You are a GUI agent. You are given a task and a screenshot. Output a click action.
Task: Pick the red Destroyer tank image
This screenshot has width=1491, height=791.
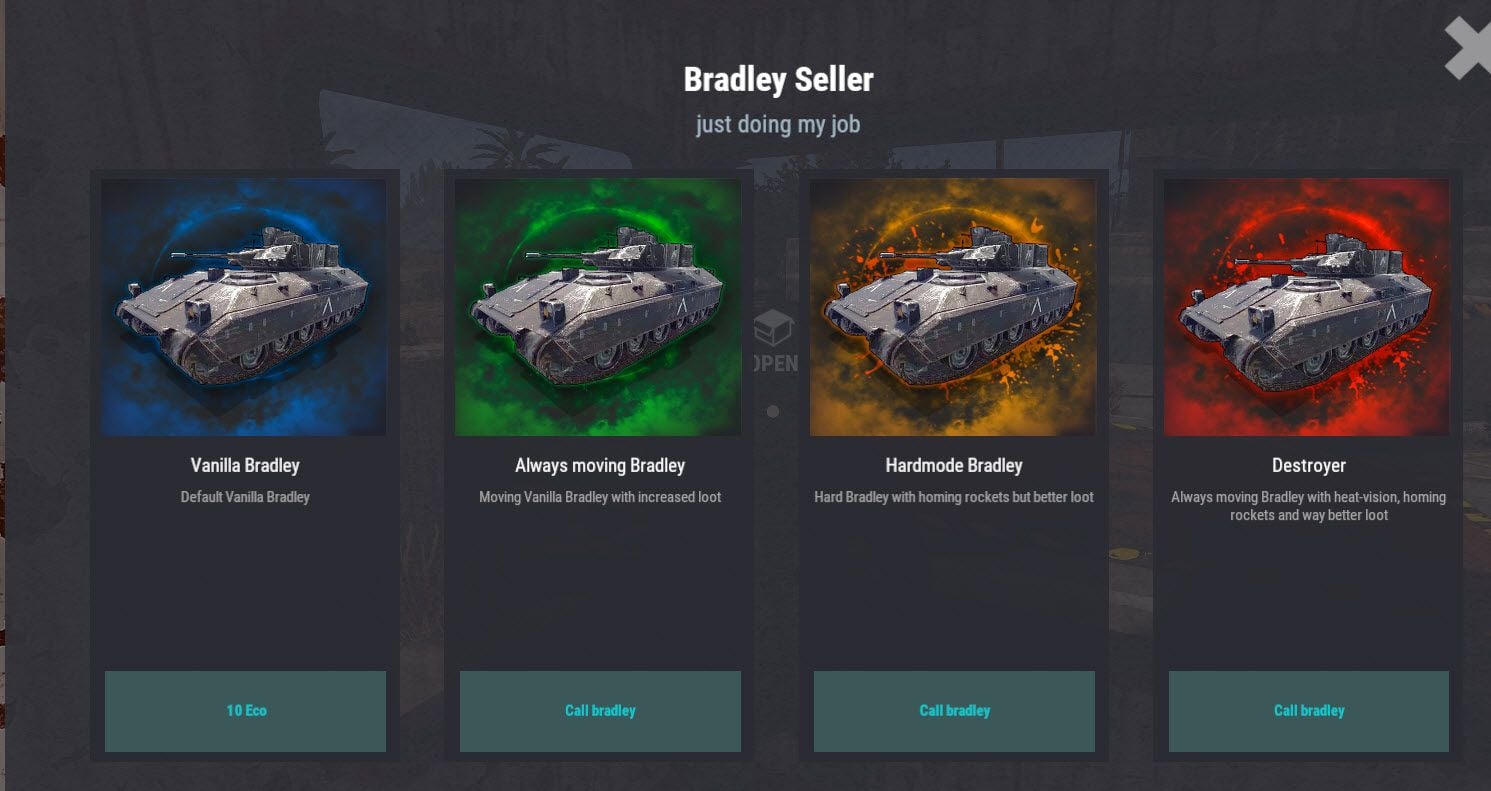tap(1306, 307)
